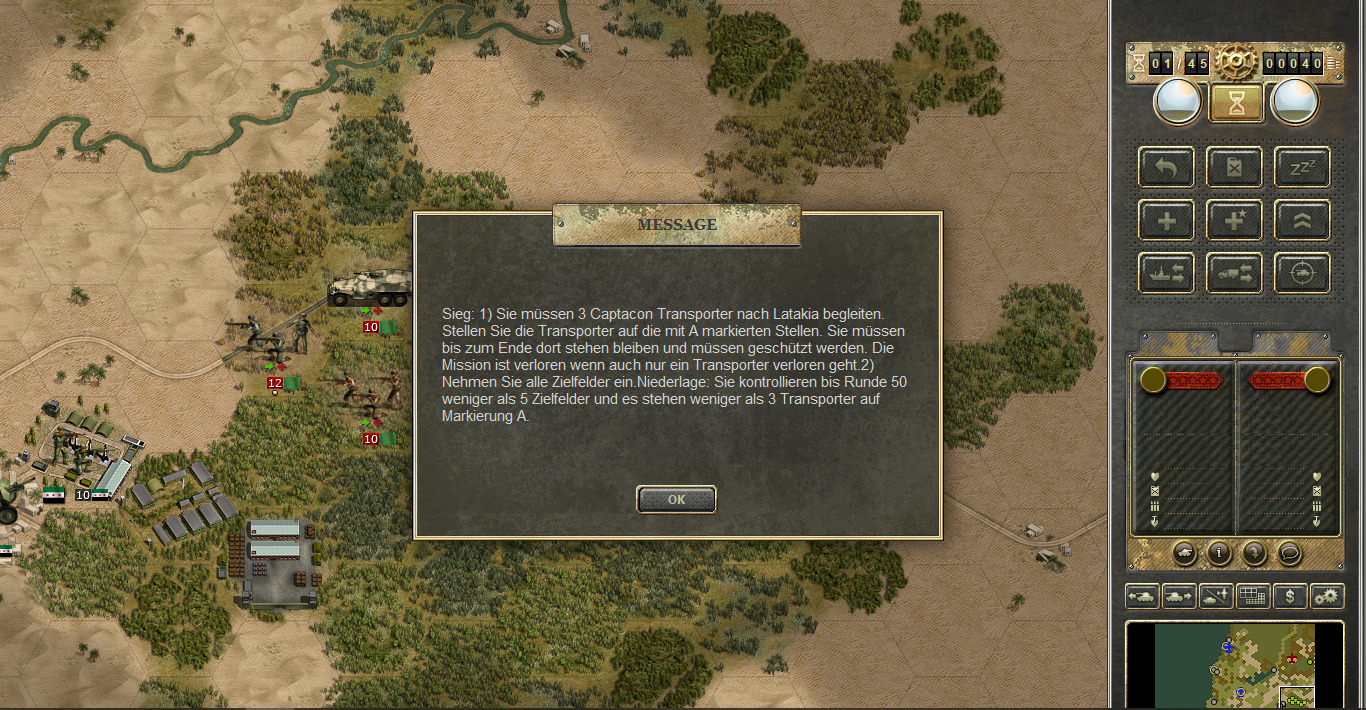Toggle the air and ground view button
This screenshot has width=1366, height=710.
pos(1216,596)
